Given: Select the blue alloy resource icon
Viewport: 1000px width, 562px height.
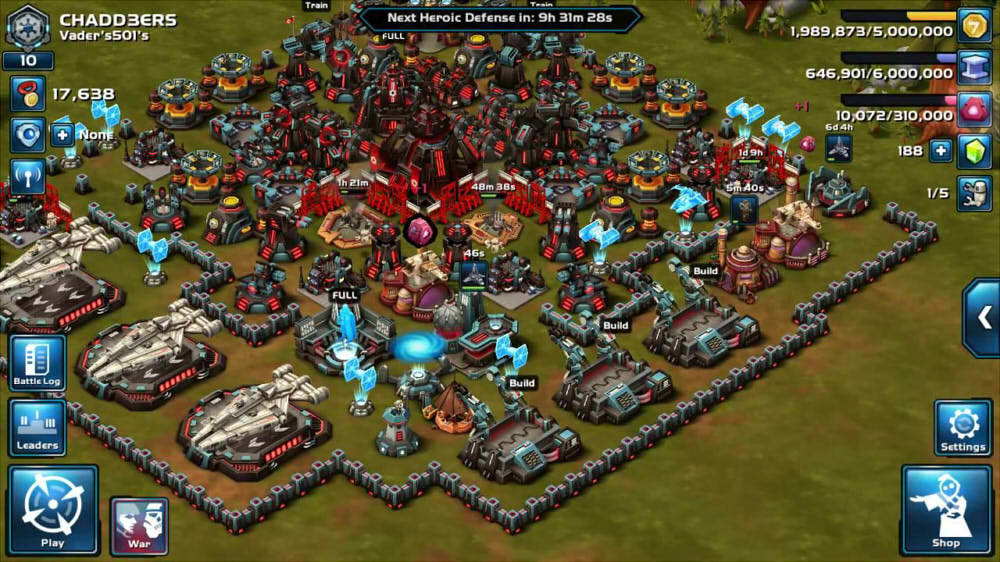Looking at the screenshot, I should [x=974, y=68].
